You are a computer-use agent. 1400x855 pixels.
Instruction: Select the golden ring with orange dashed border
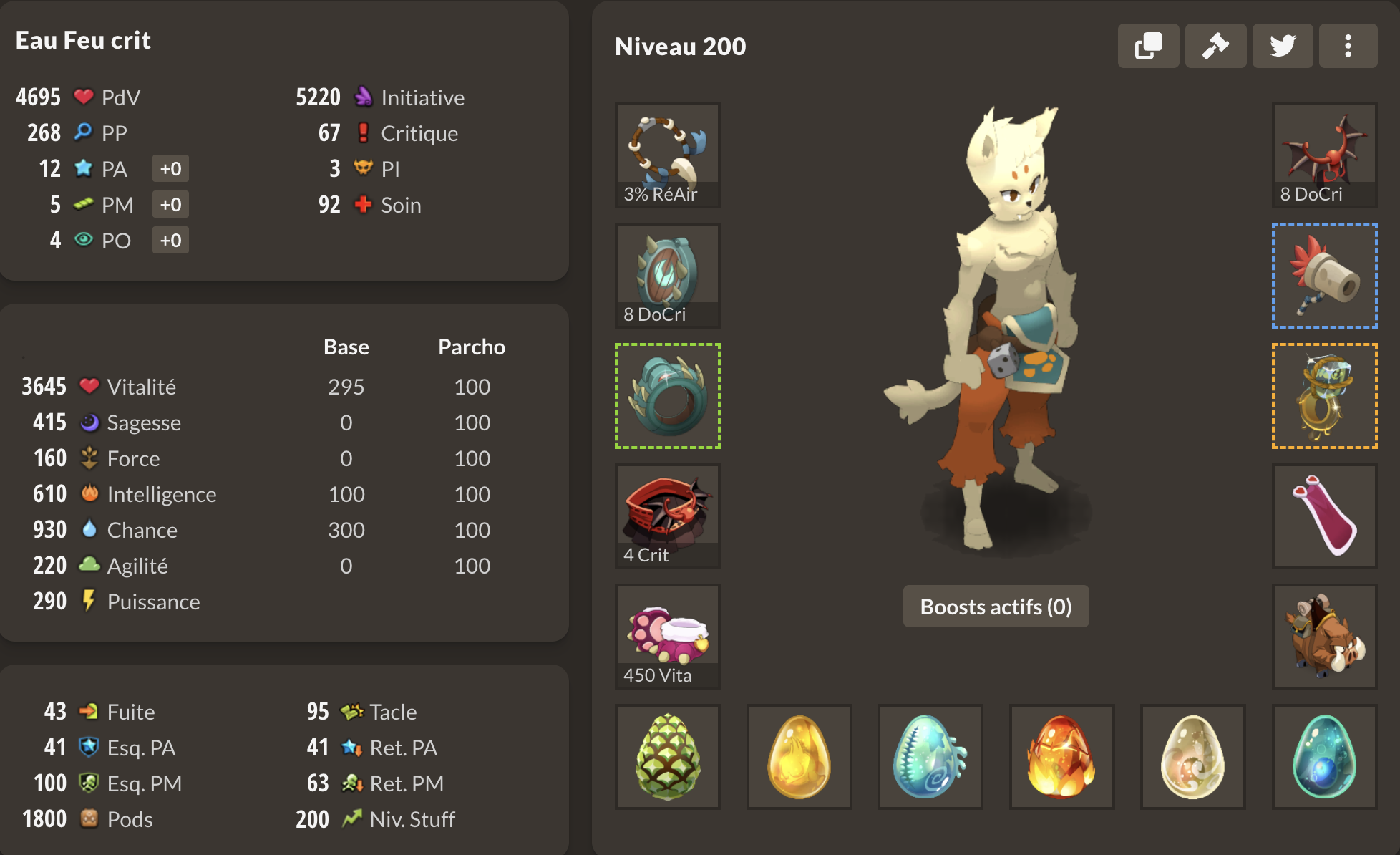click(1324, 396)
